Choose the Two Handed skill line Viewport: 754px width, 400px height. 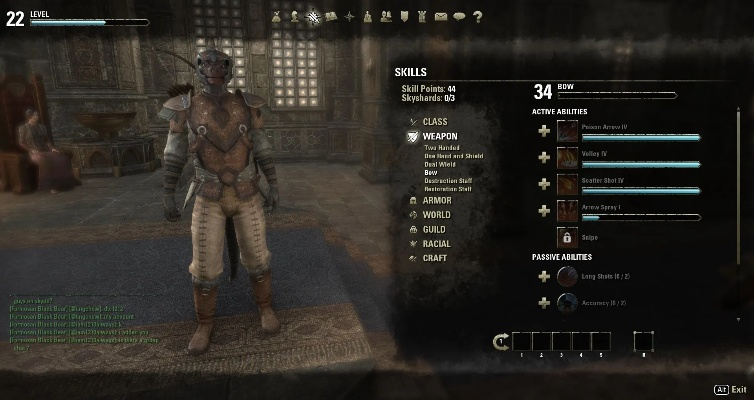pyautogui.click(x=445, y=148)
